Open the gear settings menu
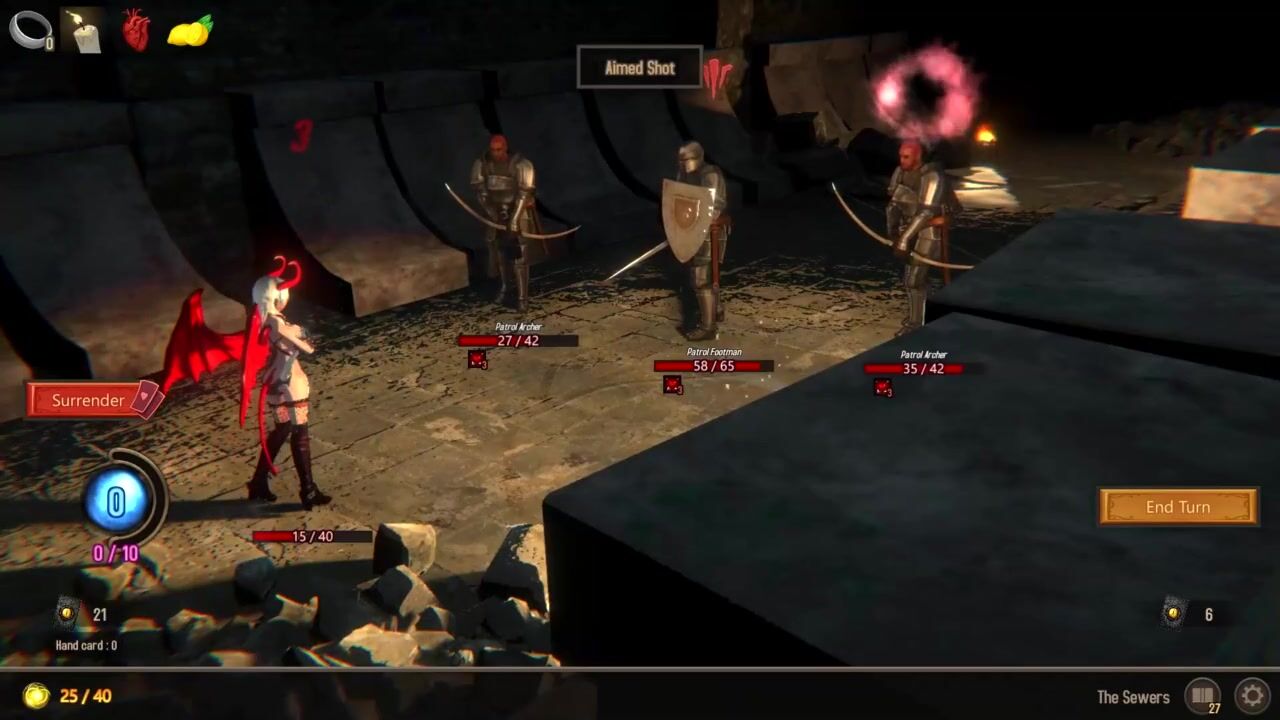1280x720 pixels. [1252, 696]
